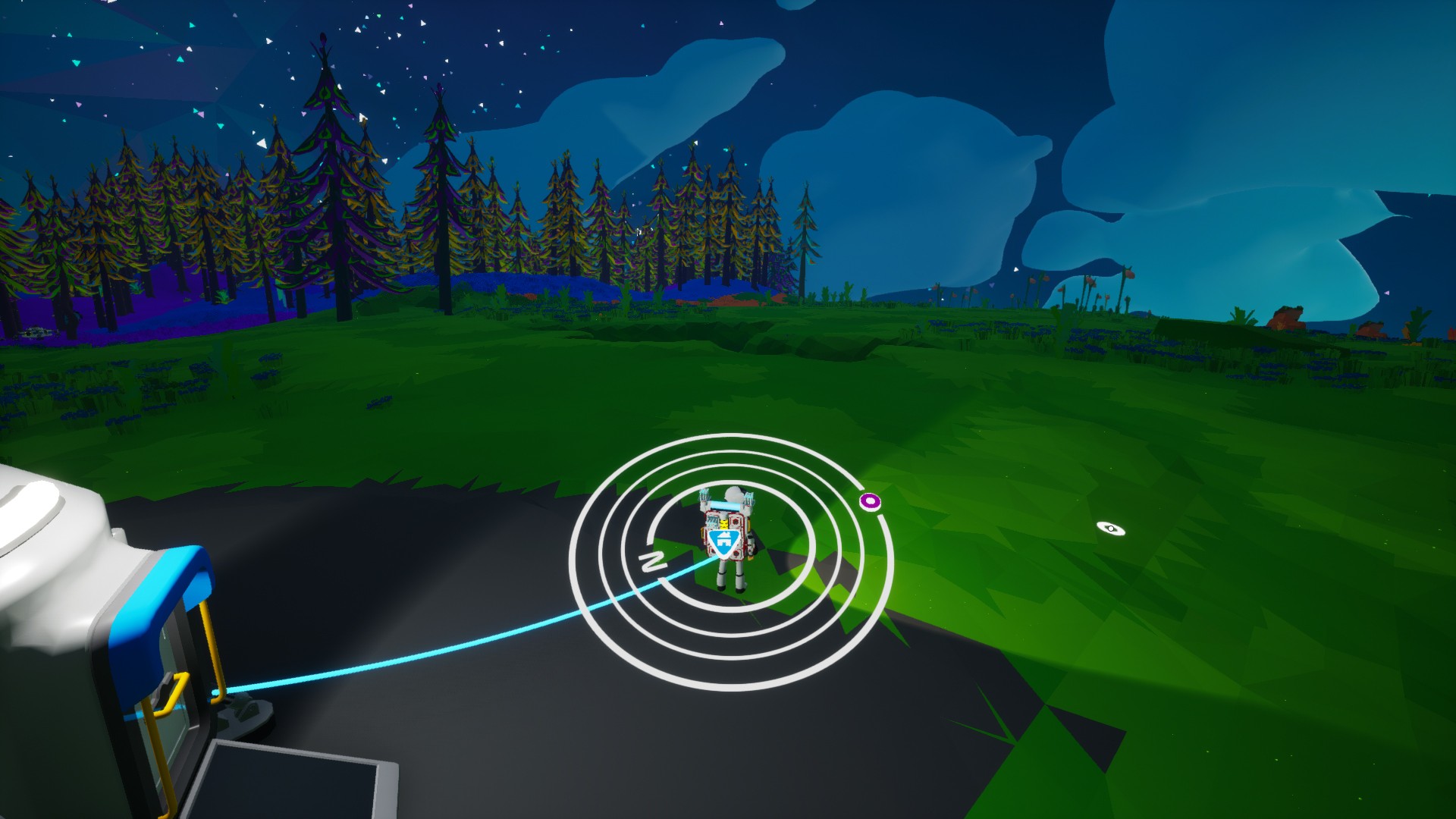
Task: Select the Terrain Tool stowed atop the backpack
Action: [725, 505]
